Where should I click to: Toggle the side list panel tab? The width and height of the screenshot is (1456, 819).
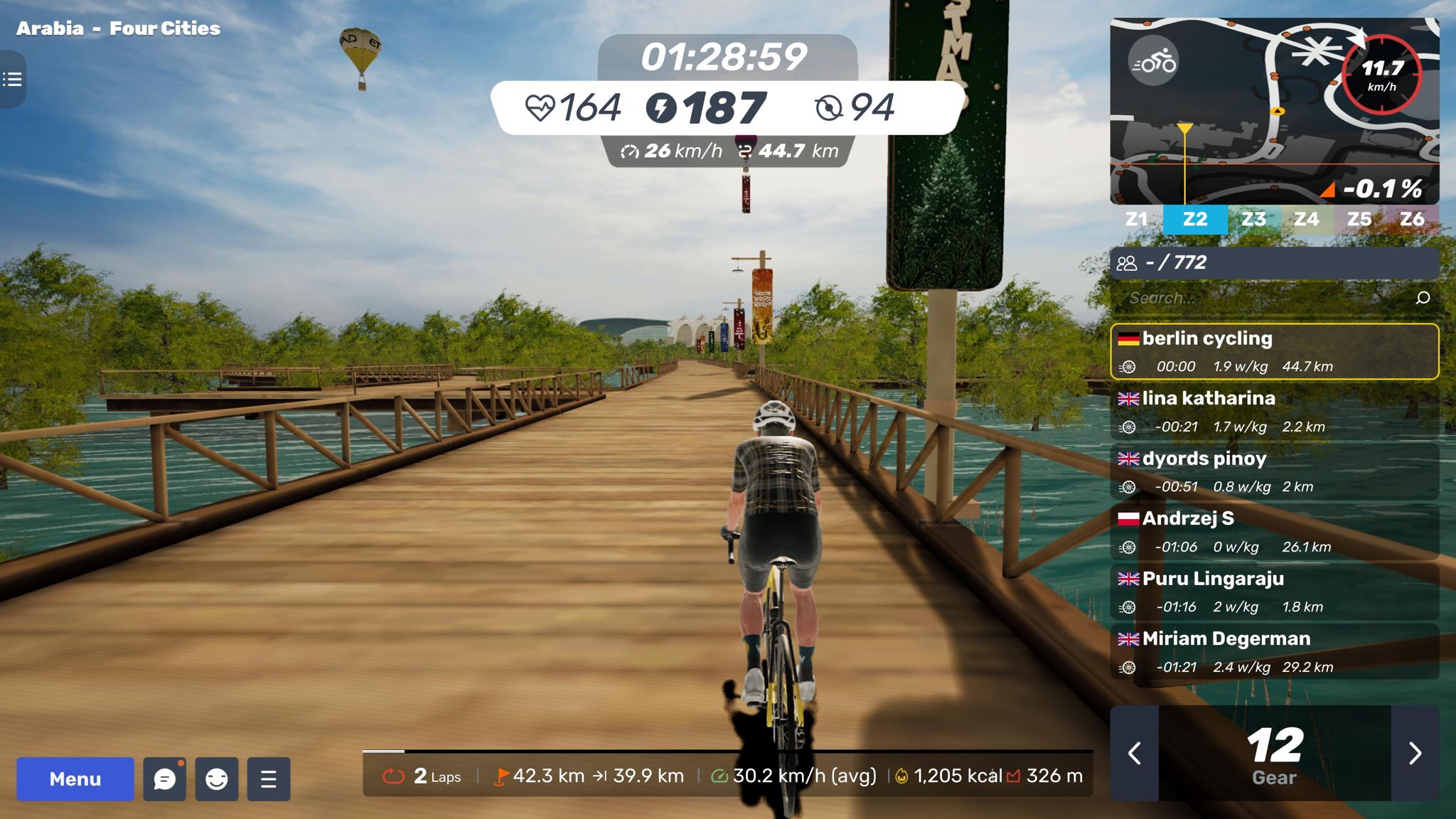12,79
